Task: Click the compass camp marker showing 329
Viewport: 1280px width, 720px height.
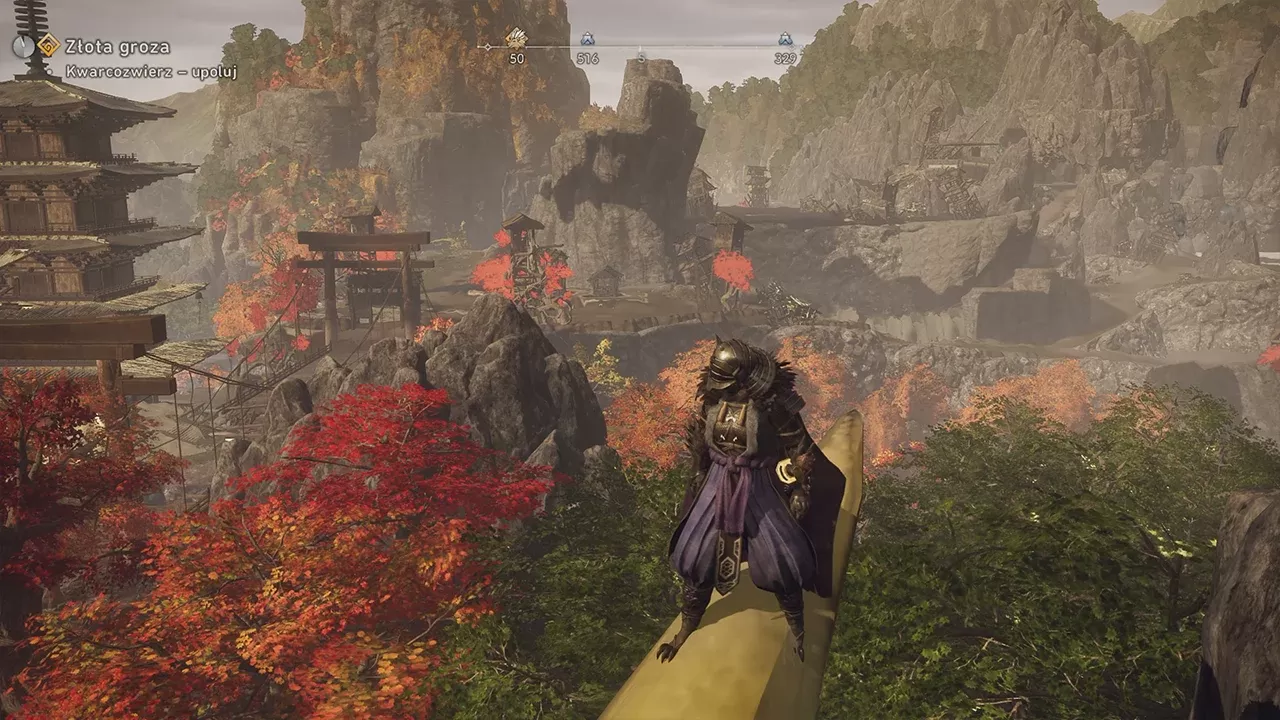Action: (x=785, y=40)
